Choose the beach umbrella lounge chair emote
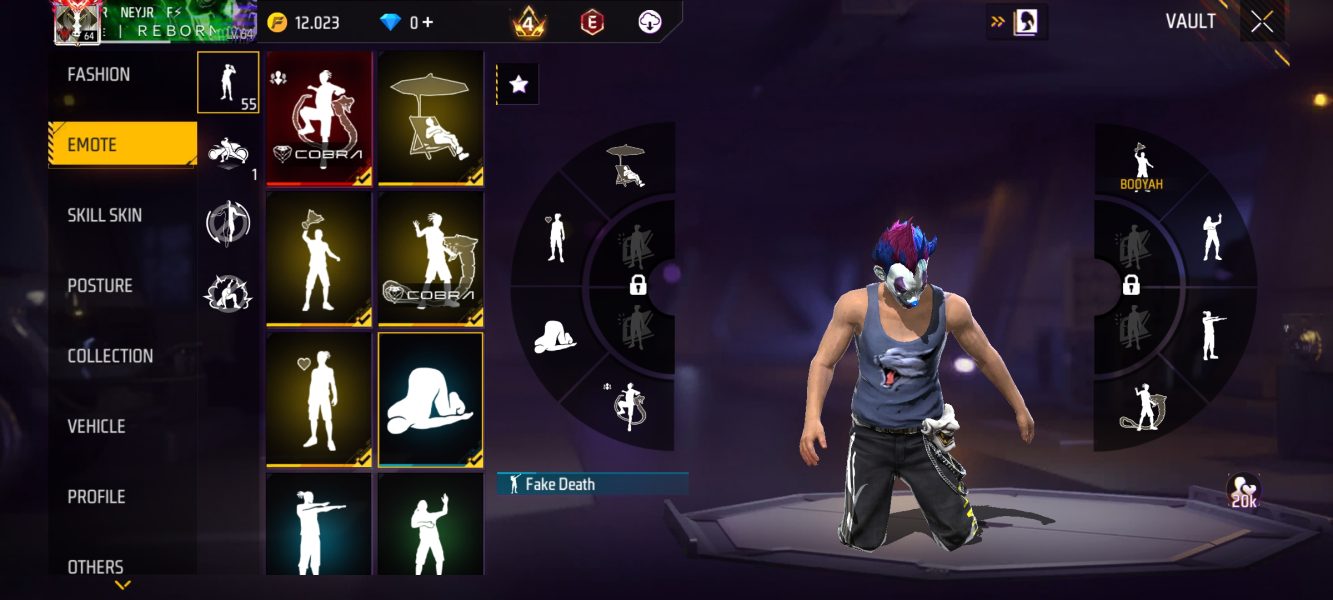This screenshot has width=1333, height=600. [x=431, y=118]
